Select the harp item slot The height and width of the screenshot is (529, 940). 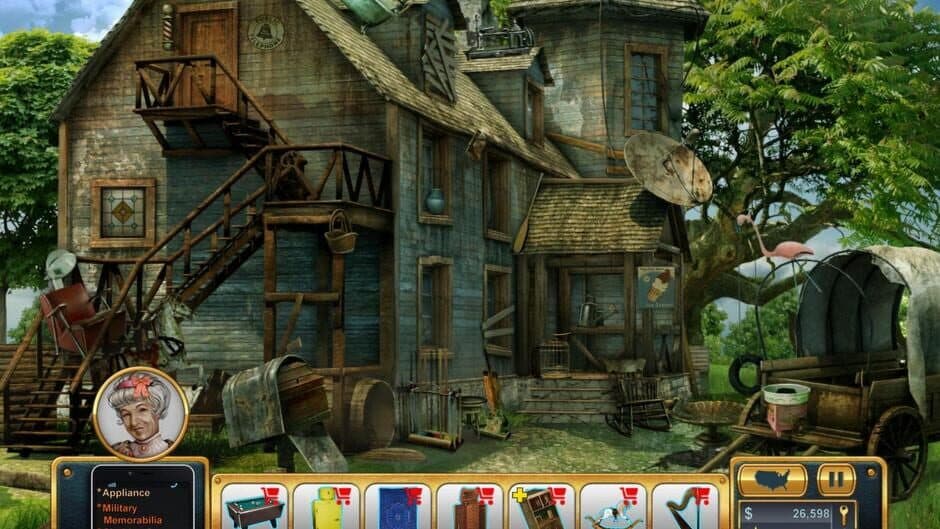tap(685, 506)
